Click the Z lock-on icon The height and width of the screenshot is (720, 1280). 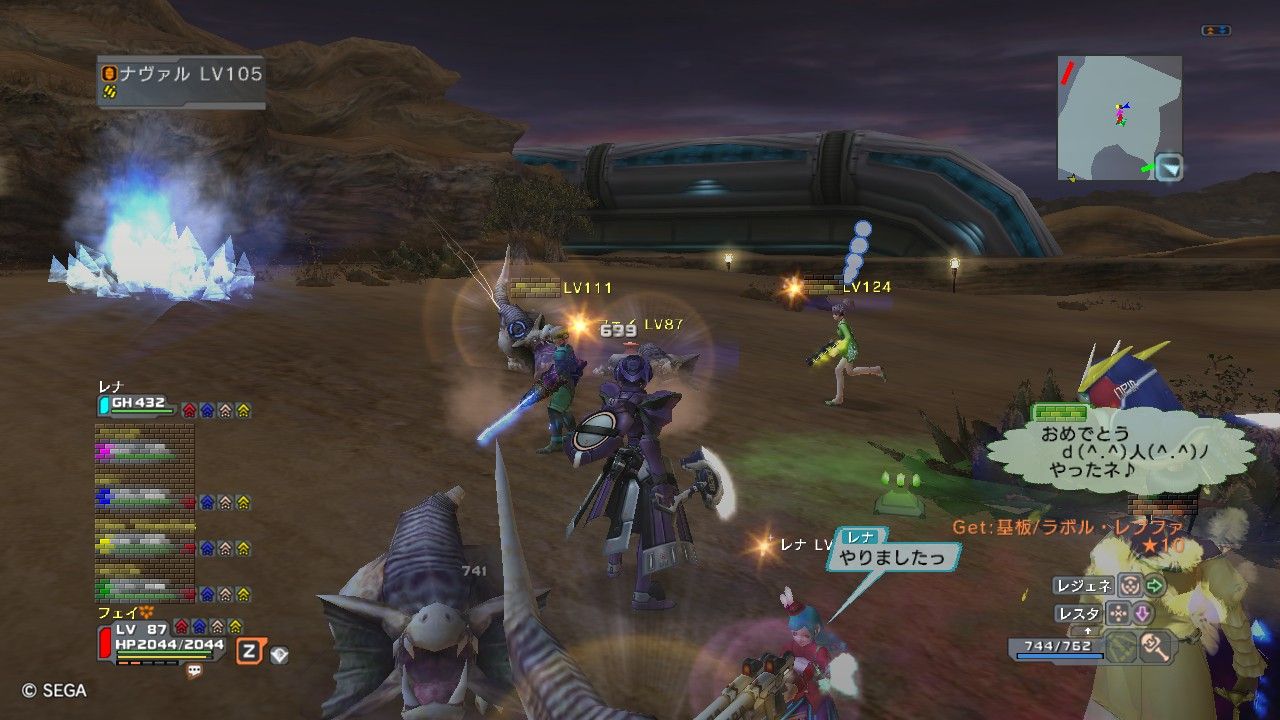(249, 652)
